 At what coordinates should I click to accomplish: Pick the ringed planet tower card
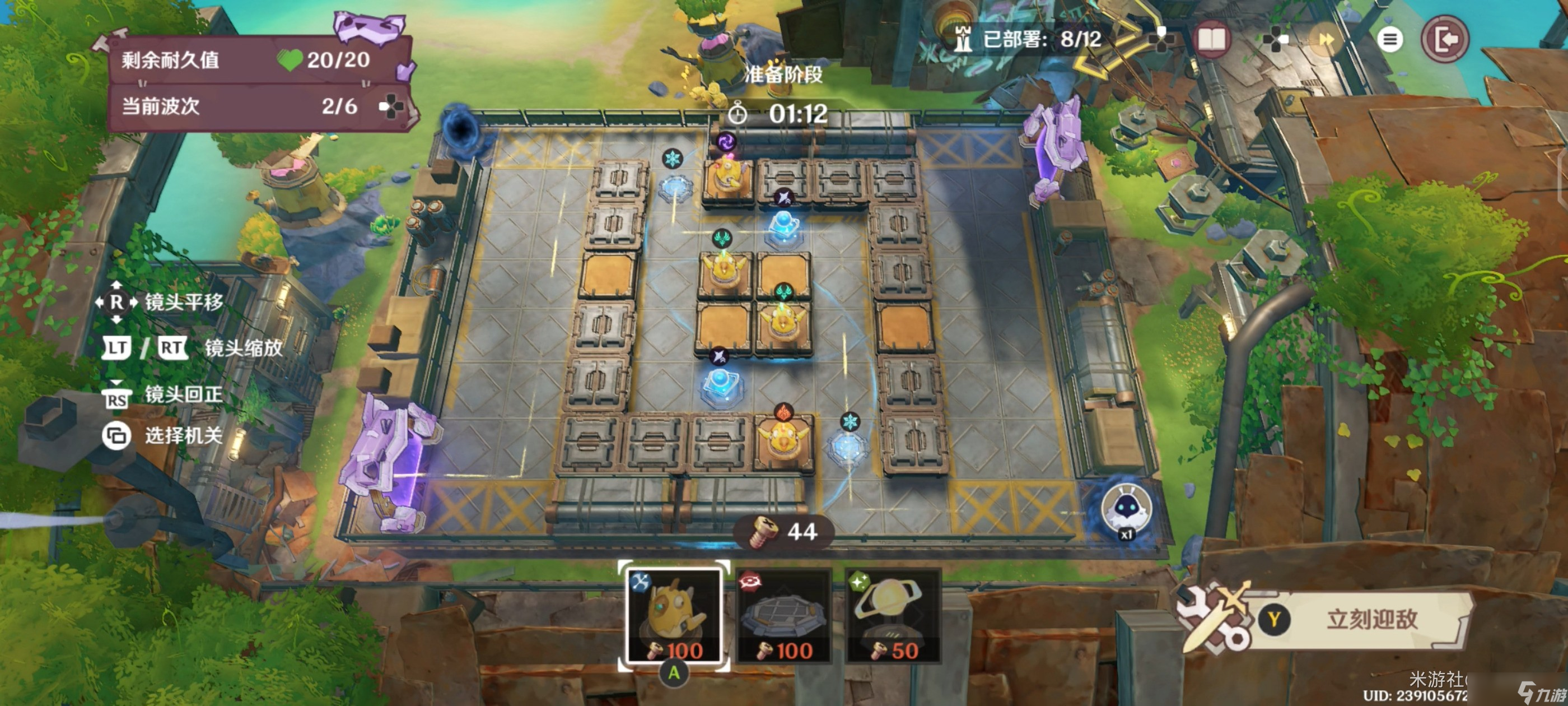pos(892,616)
